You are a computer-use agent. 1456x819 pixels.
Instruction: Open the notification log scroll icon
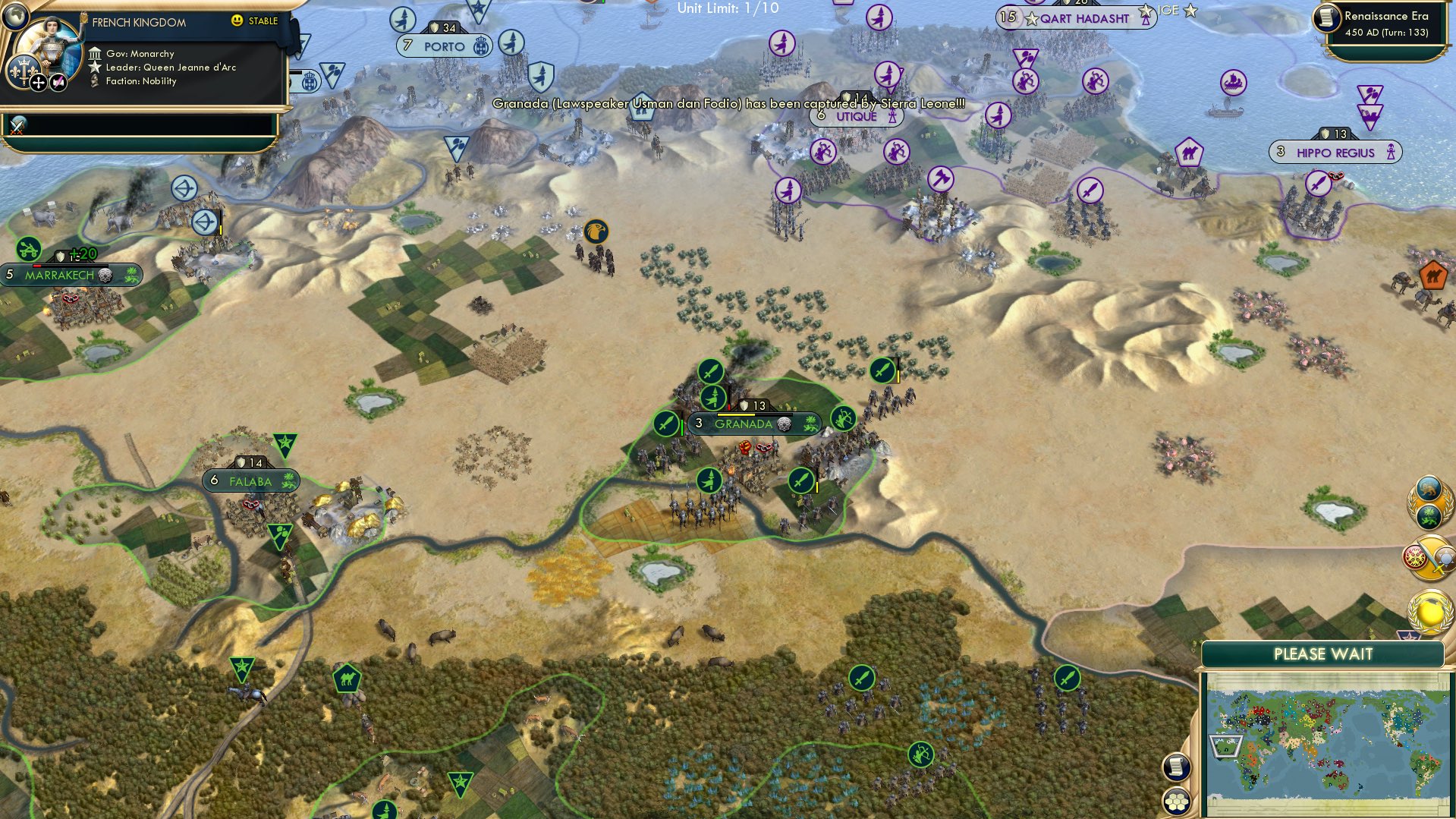tap(1175, 765)
